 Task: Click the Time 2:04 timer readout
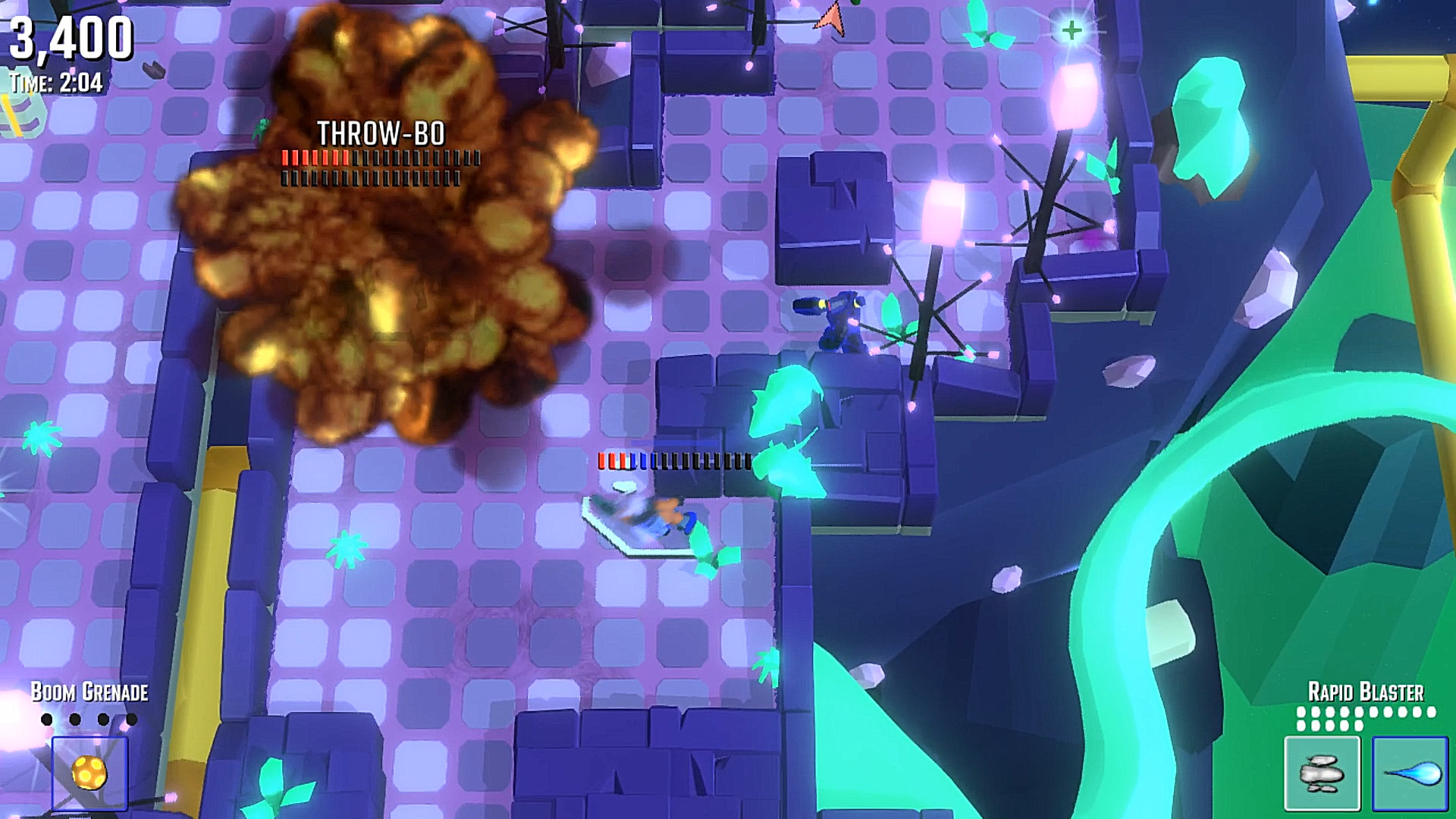55,83
